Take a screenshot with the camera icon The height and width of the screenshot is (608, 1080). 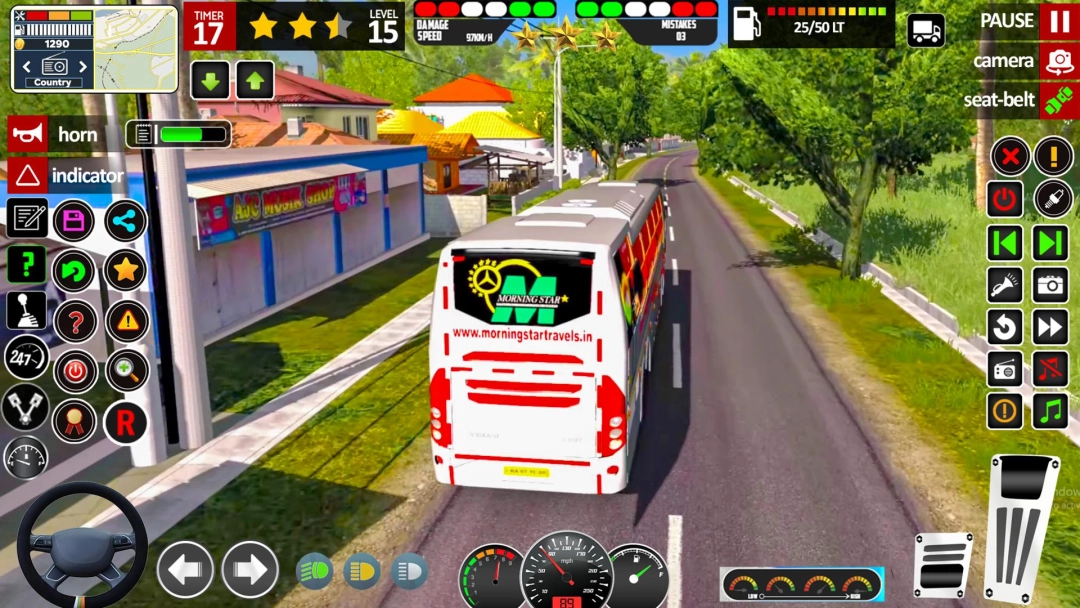tap(1051, 285)
